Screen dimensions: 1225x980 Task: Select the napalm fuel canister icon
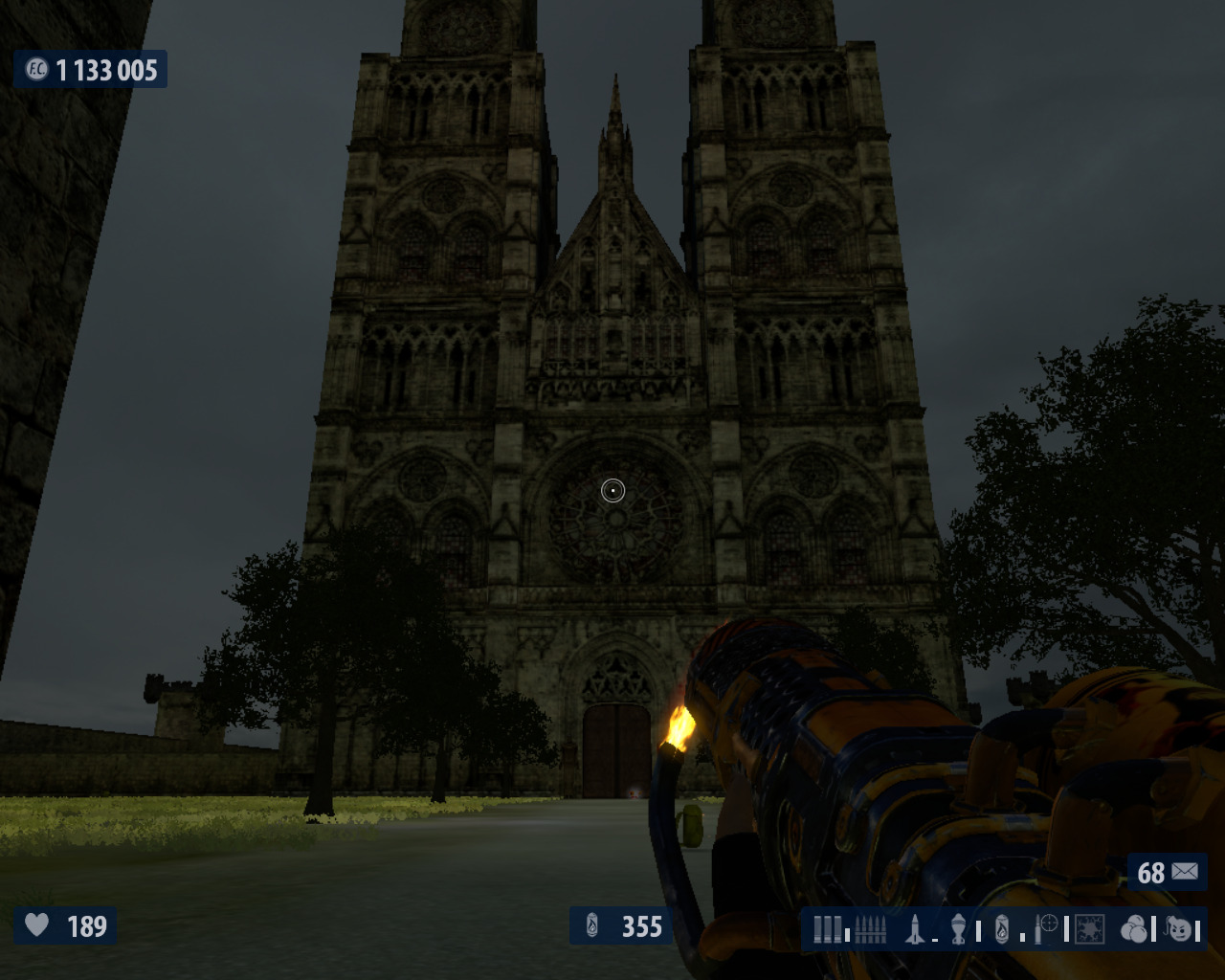coord(1002,928)
